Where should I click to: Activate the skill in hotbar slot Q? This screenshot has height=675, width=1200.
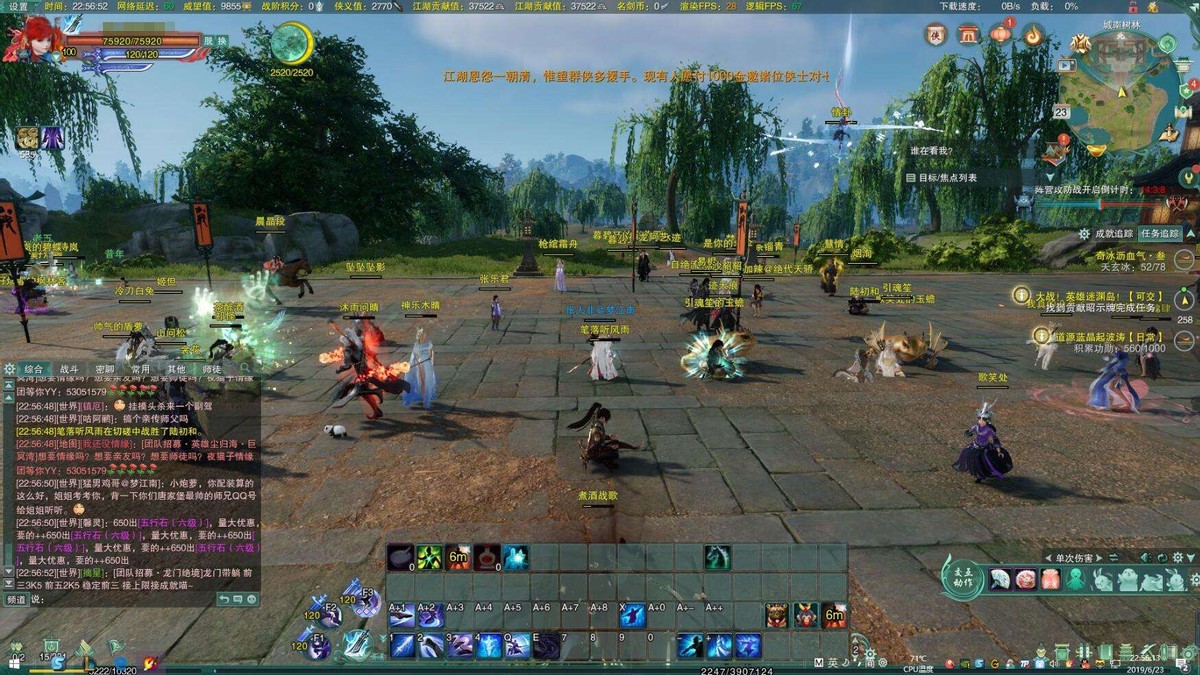point(518,646)
